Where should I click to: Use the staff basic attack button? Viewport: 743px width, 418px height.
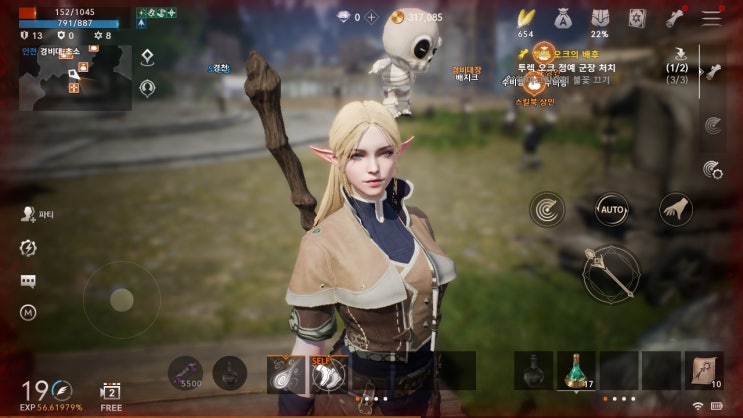(x=612, y=271)
